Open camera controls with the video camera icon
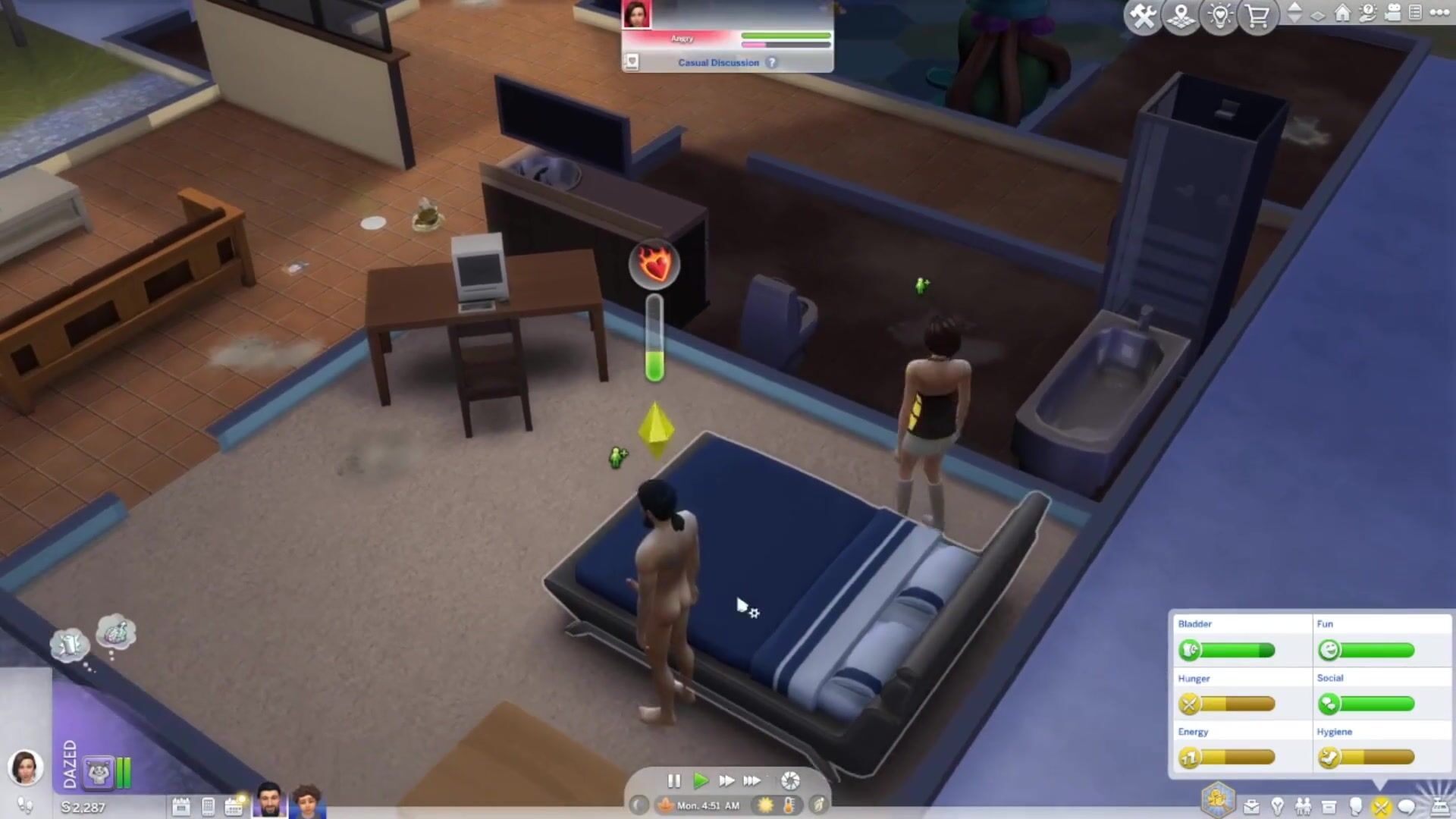The height and width of the screenshot is (819, 1456). [x=1392, y=13]
